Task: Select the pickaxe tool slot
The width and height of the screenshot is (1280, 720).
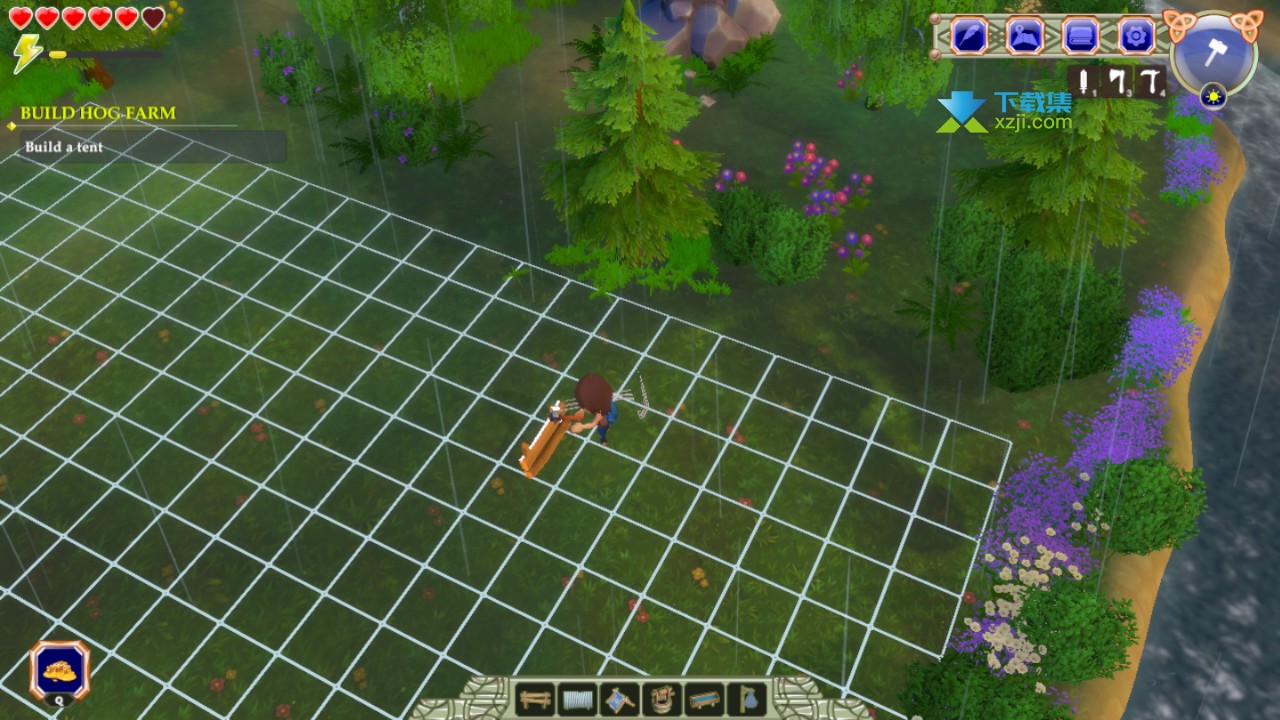Action: pos(1151,82)
